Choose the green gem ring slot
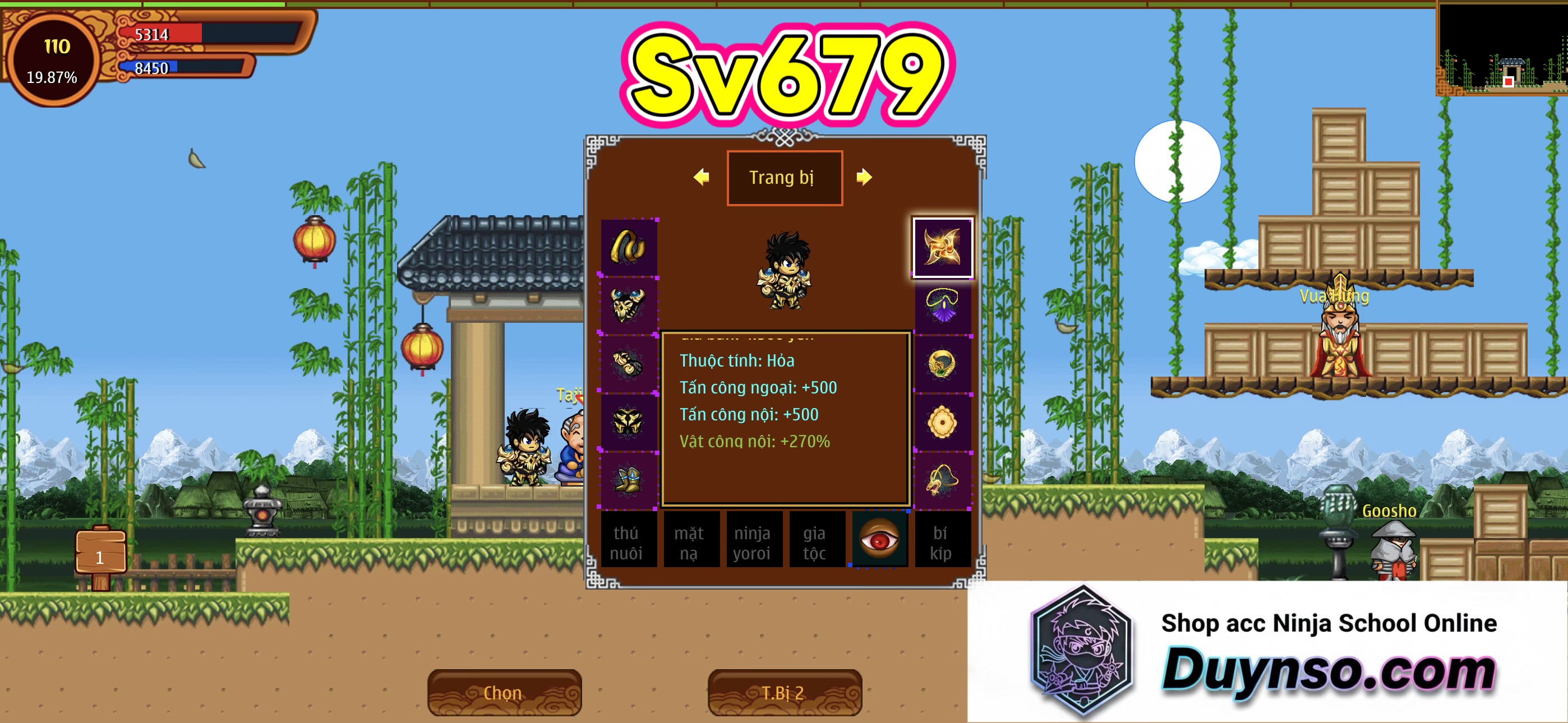 [x=942, y=363]
